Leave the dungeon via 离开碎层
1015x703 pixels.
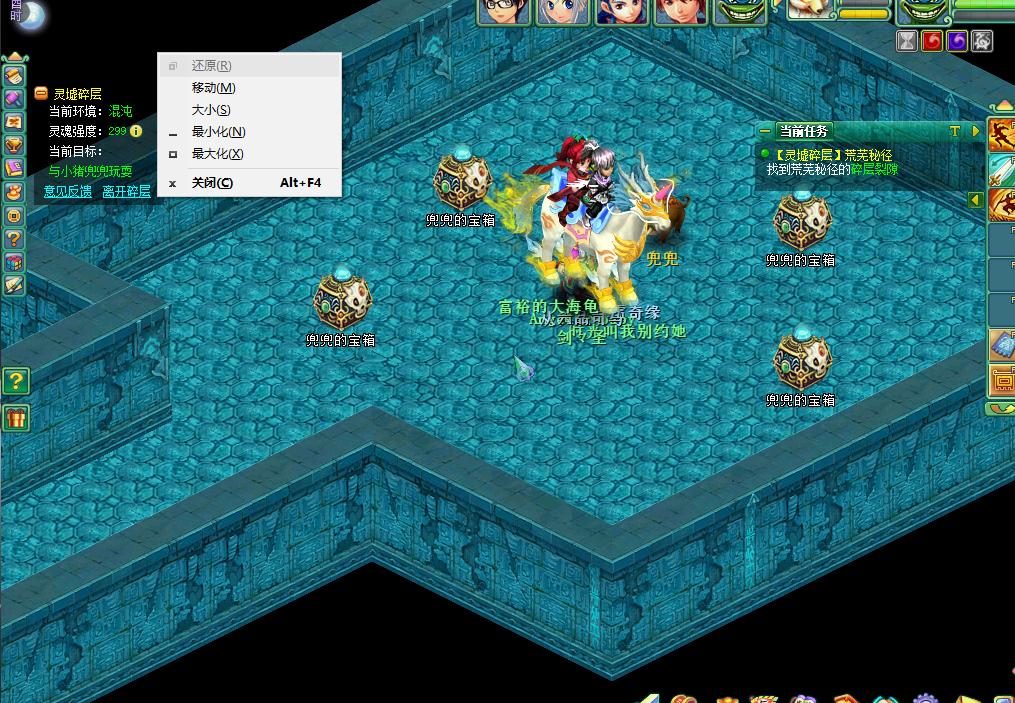[126, 191]
